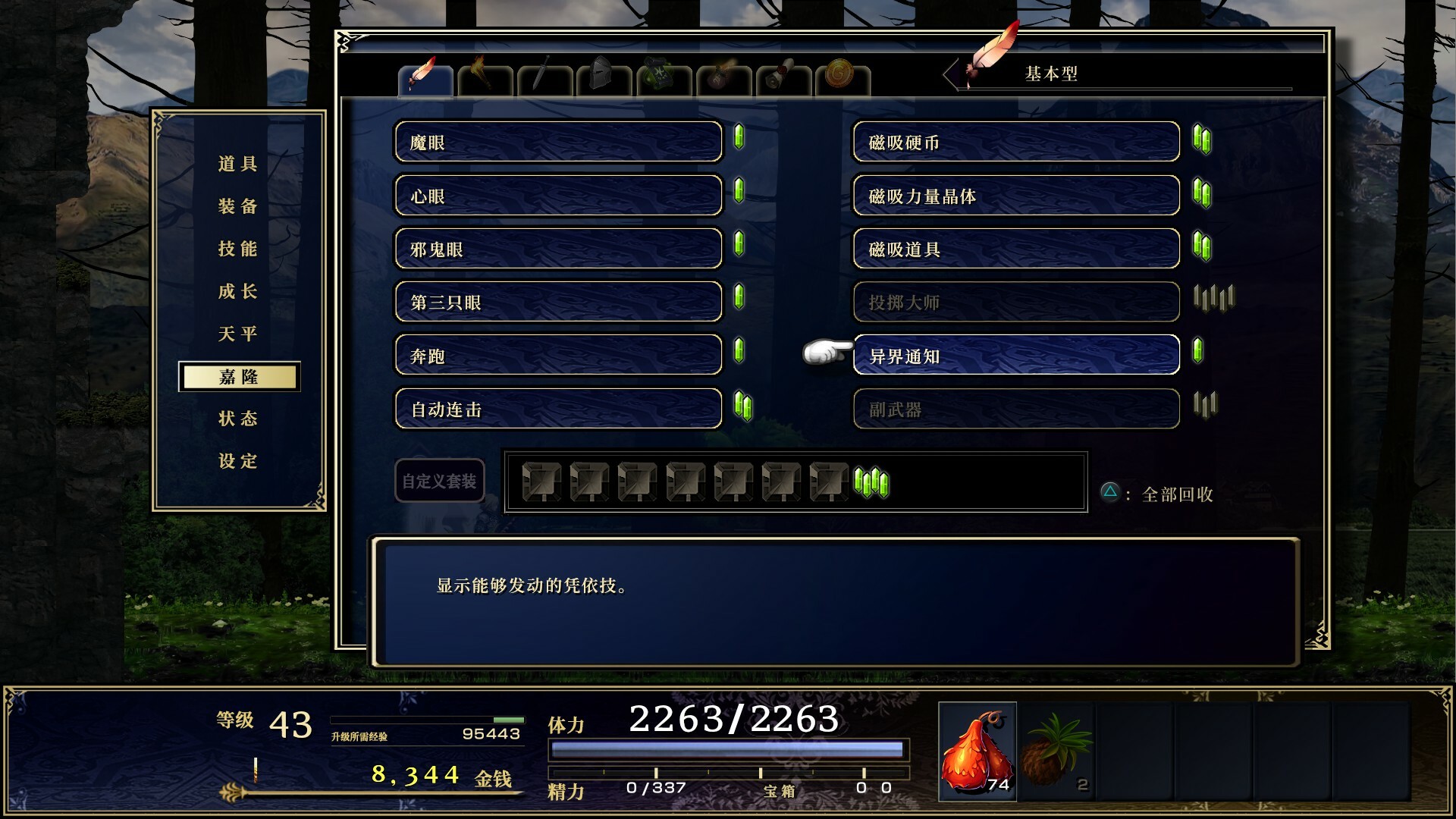
Task: Open the 设定 settings menu entry
Action: pyautogui.click(x=237, y=460)
